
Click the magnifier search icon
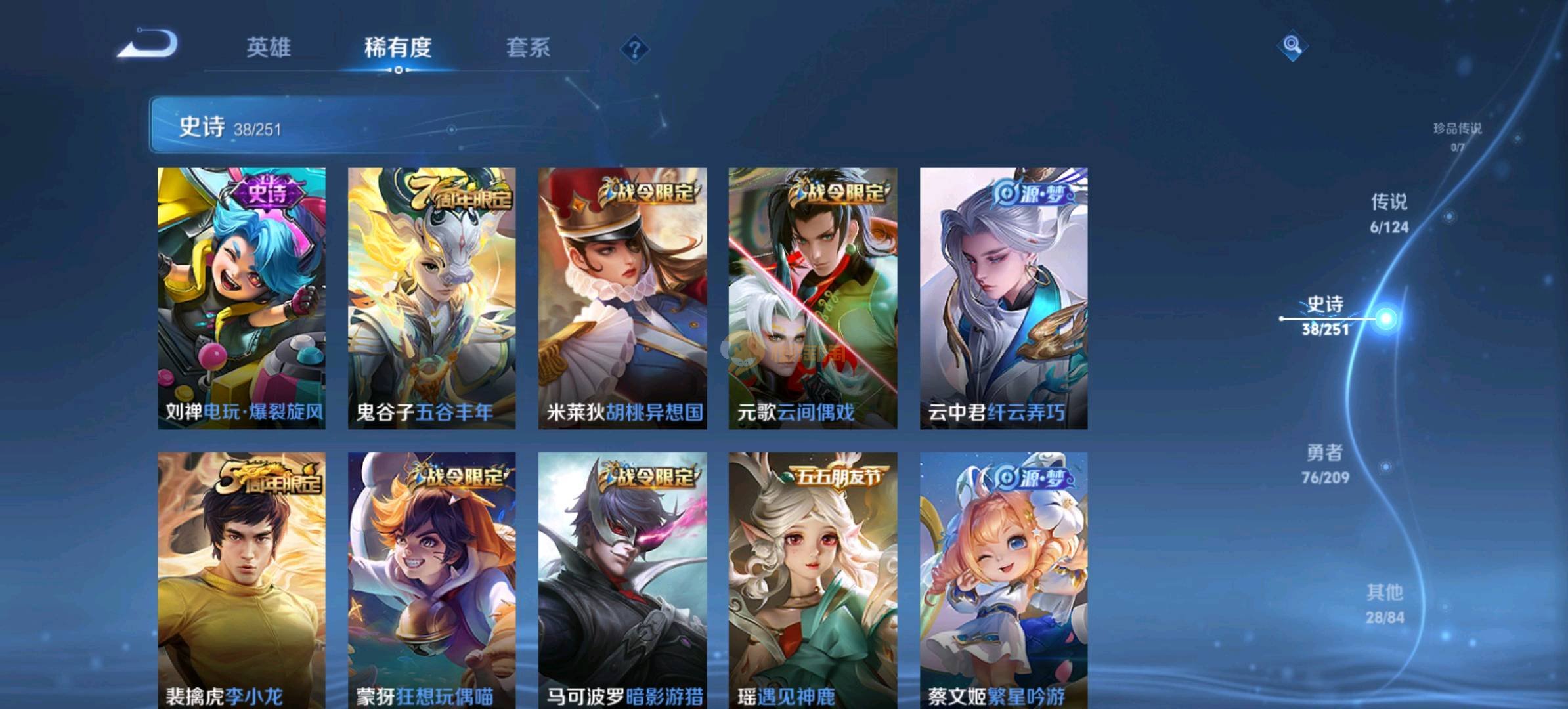click(1292, 45)
